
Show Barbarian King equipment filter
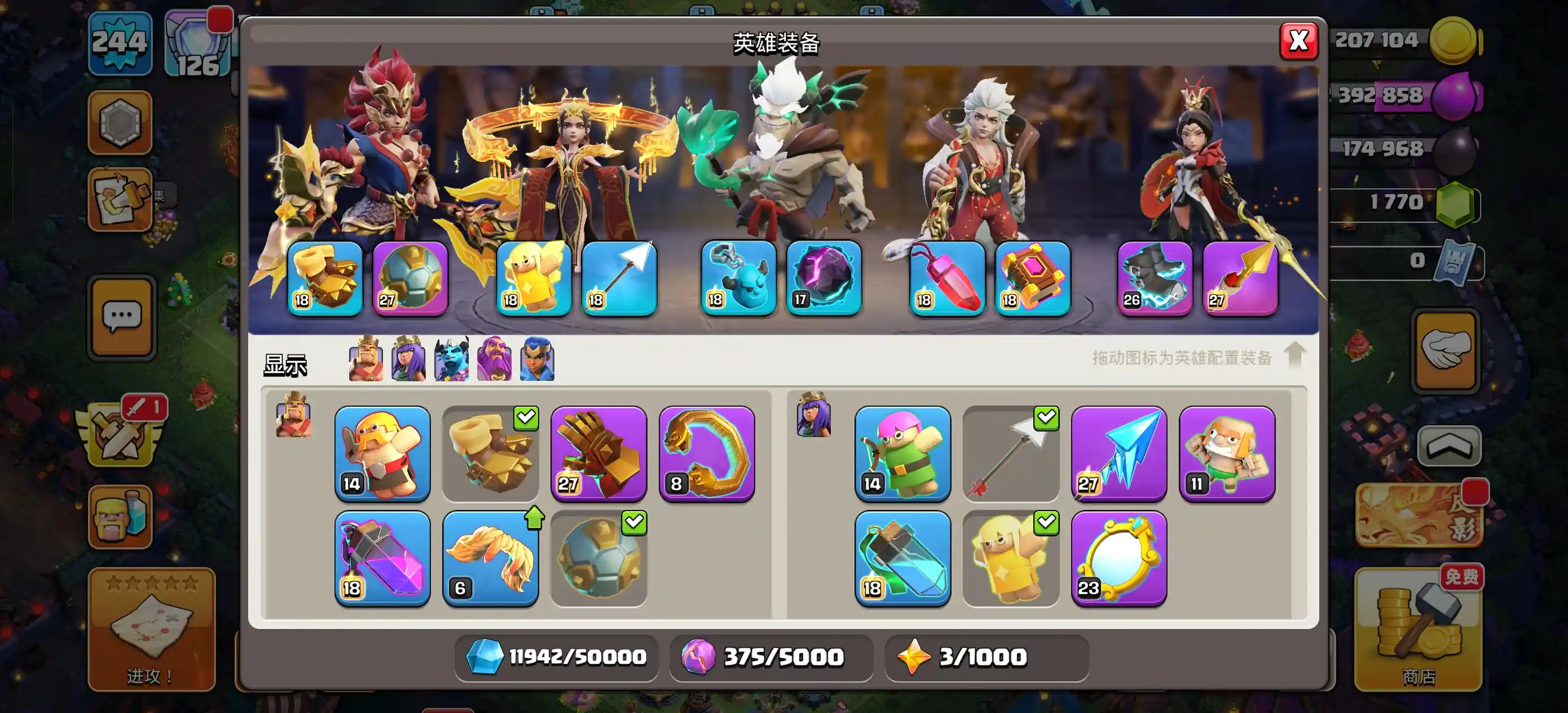point(365,359)
